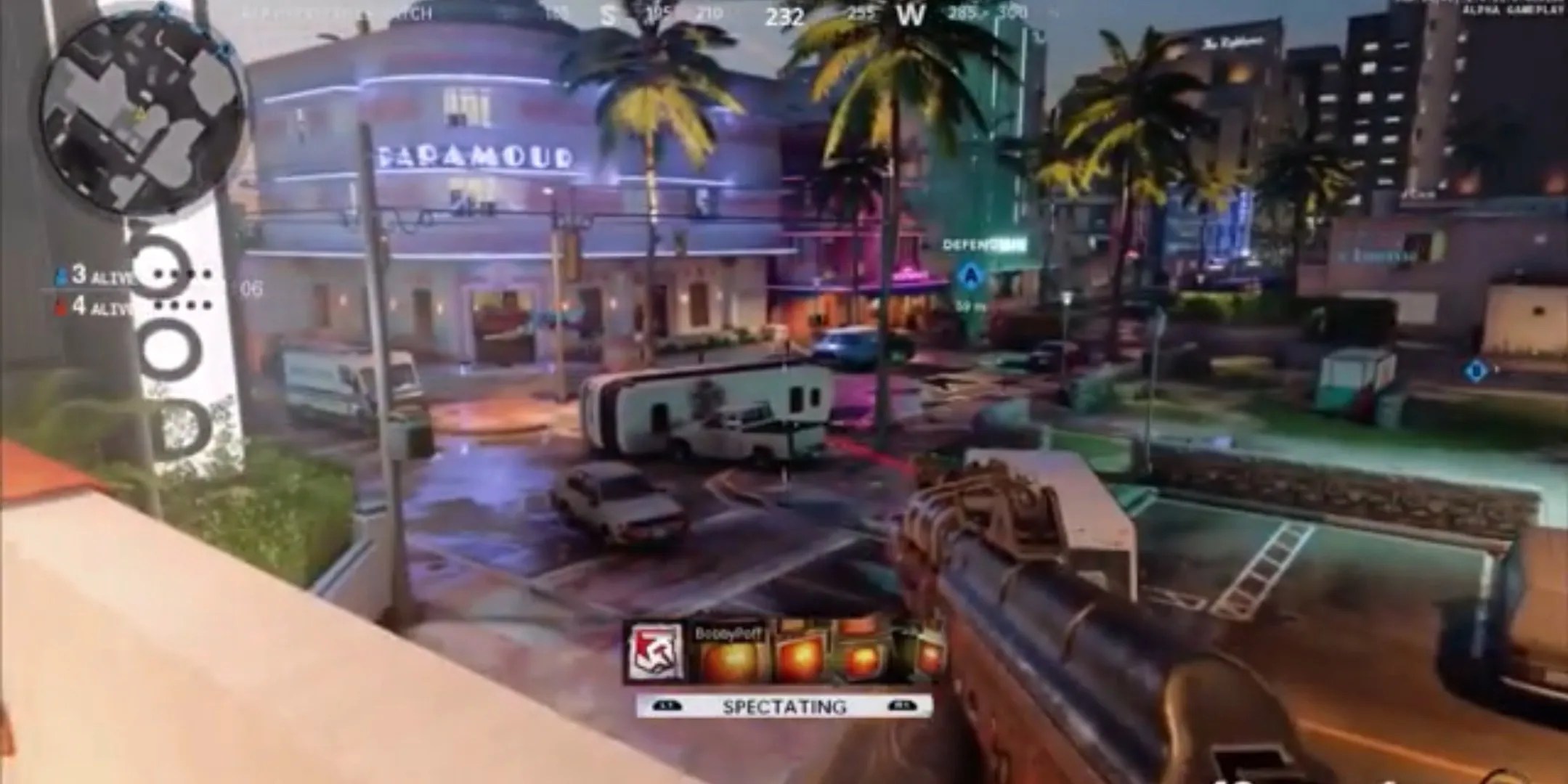This screenshot has width=1568, height=784.
Task: Click the W heading on the compass bar
Action: [912, 12]
